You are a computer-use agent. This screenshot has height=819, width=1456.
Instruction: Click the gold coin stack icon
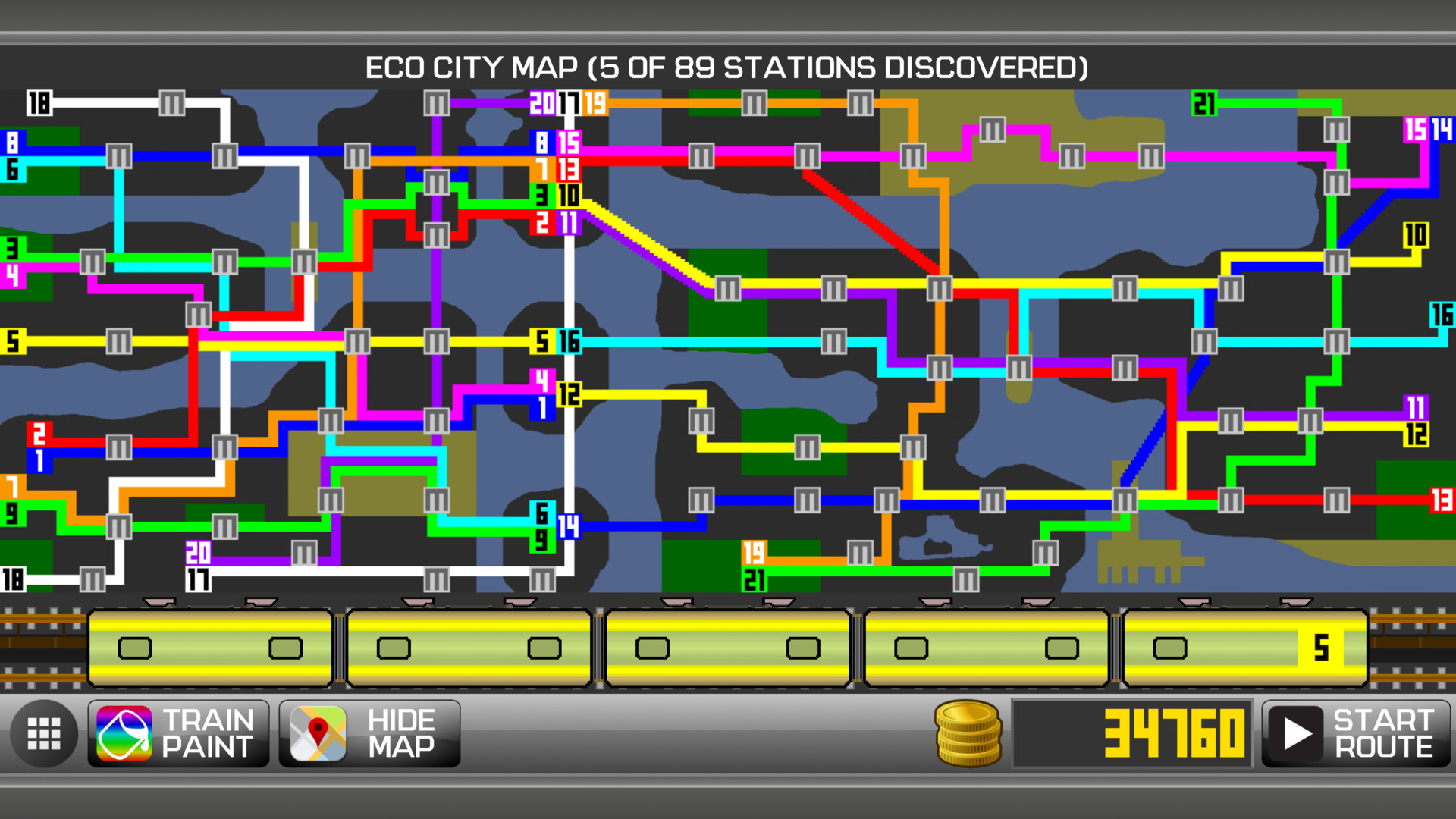(x=967, y=732)
